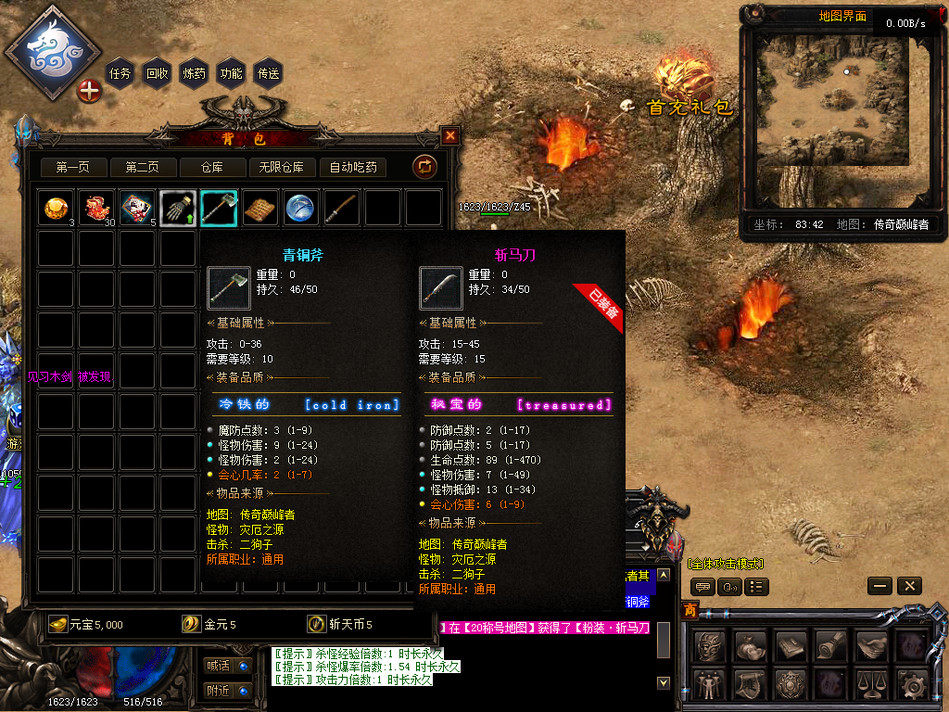Select the bronze axe inventory slot
949x712 pixels.
point(219,208)
